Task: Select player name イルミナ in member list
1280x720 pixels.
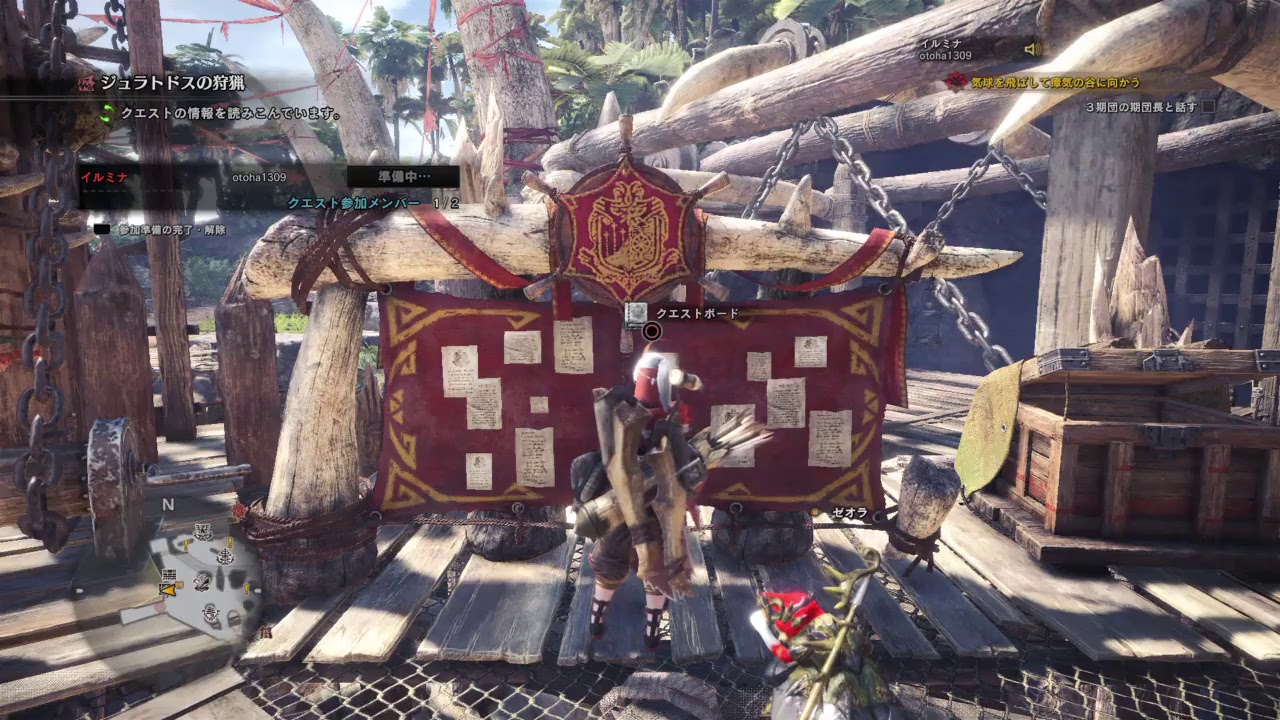Action: click(x=106, y=177)
